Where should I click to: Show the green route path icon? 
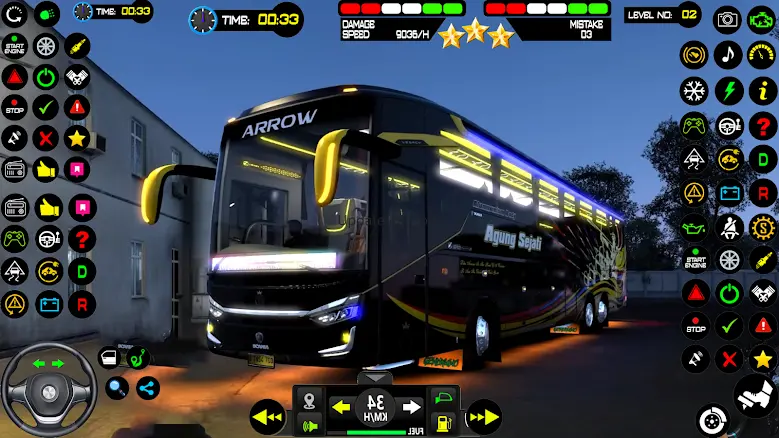coord(139,355)
